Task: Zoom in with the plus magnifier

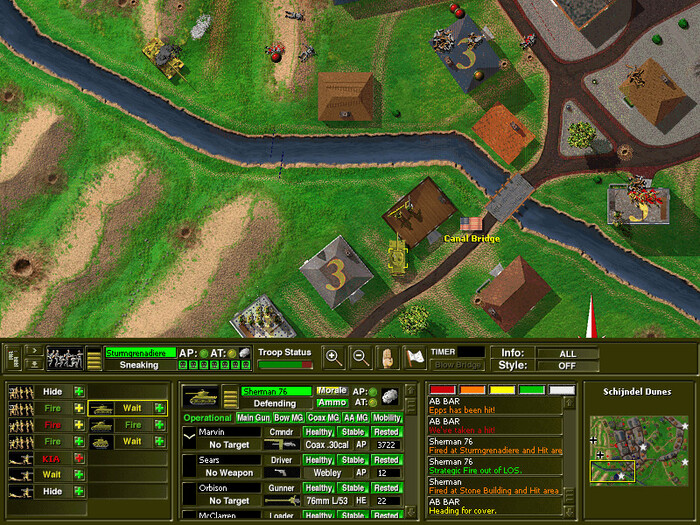Action: point(334,356)
